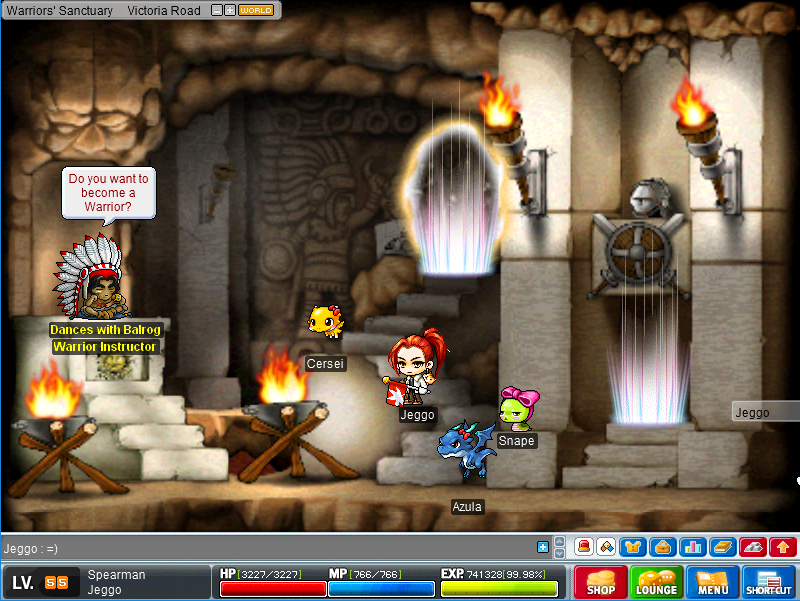Click the orange and blue tag icon

coord(606,547)
